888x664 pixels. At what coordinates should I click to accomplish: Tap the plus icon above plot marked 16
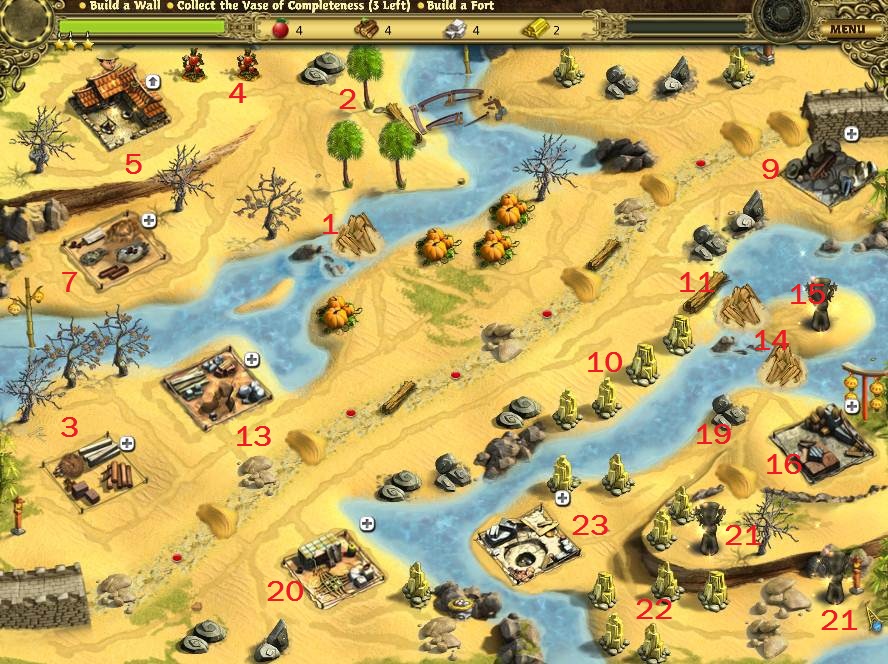[851, 406]
